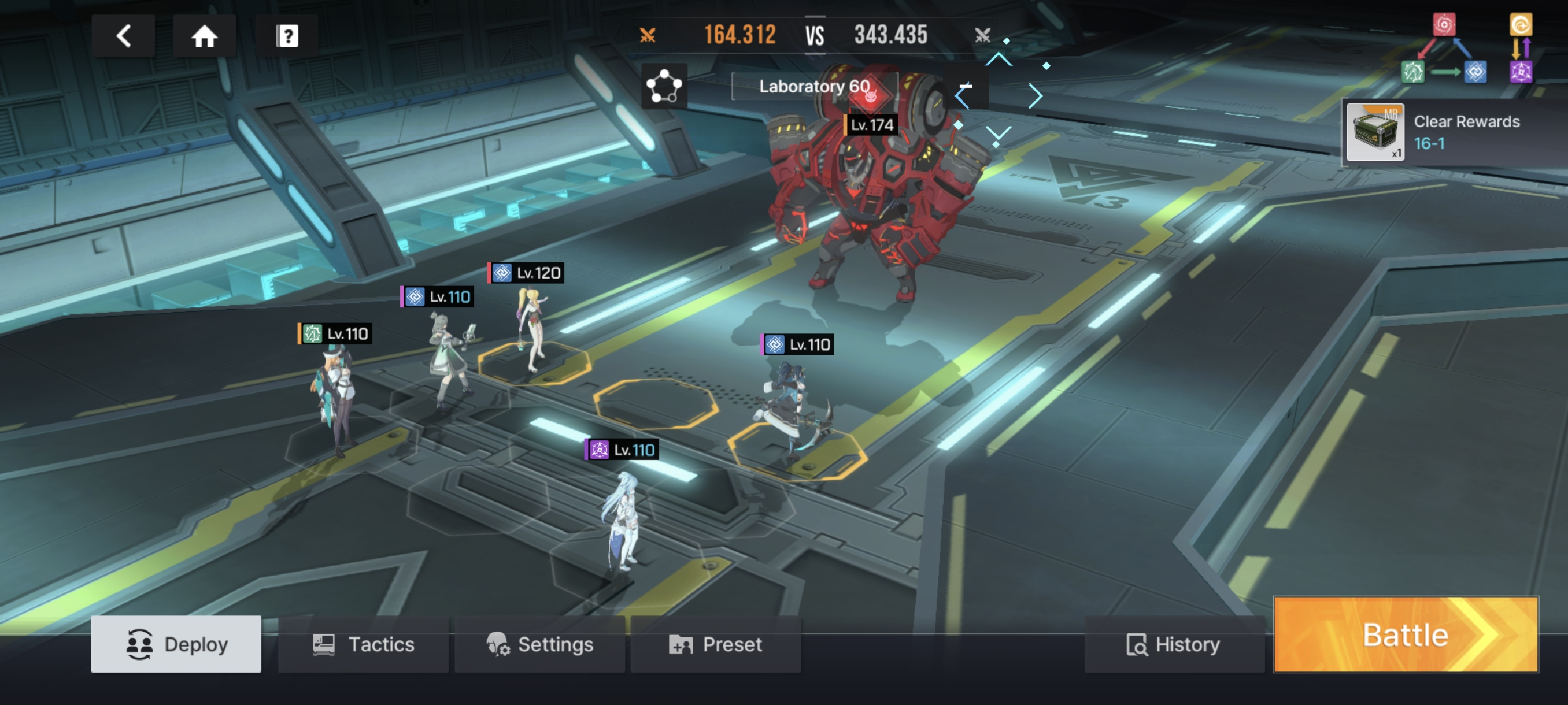The image size is (1568, 705).
Task: Show the yellow and purple element counters
Action: pos(1521,49)
